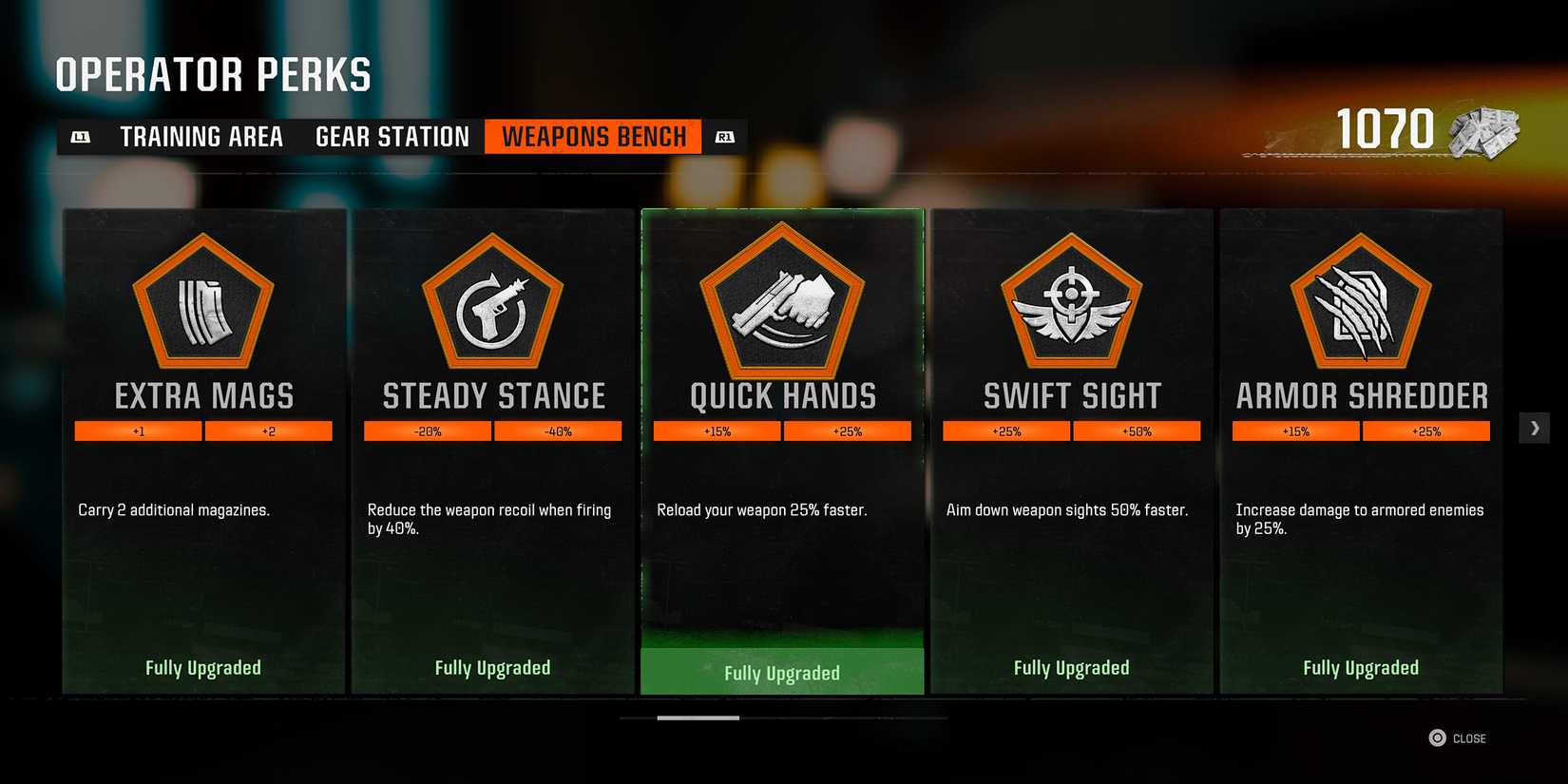Select the Extra Mags perk icon

tap(202, 306)
